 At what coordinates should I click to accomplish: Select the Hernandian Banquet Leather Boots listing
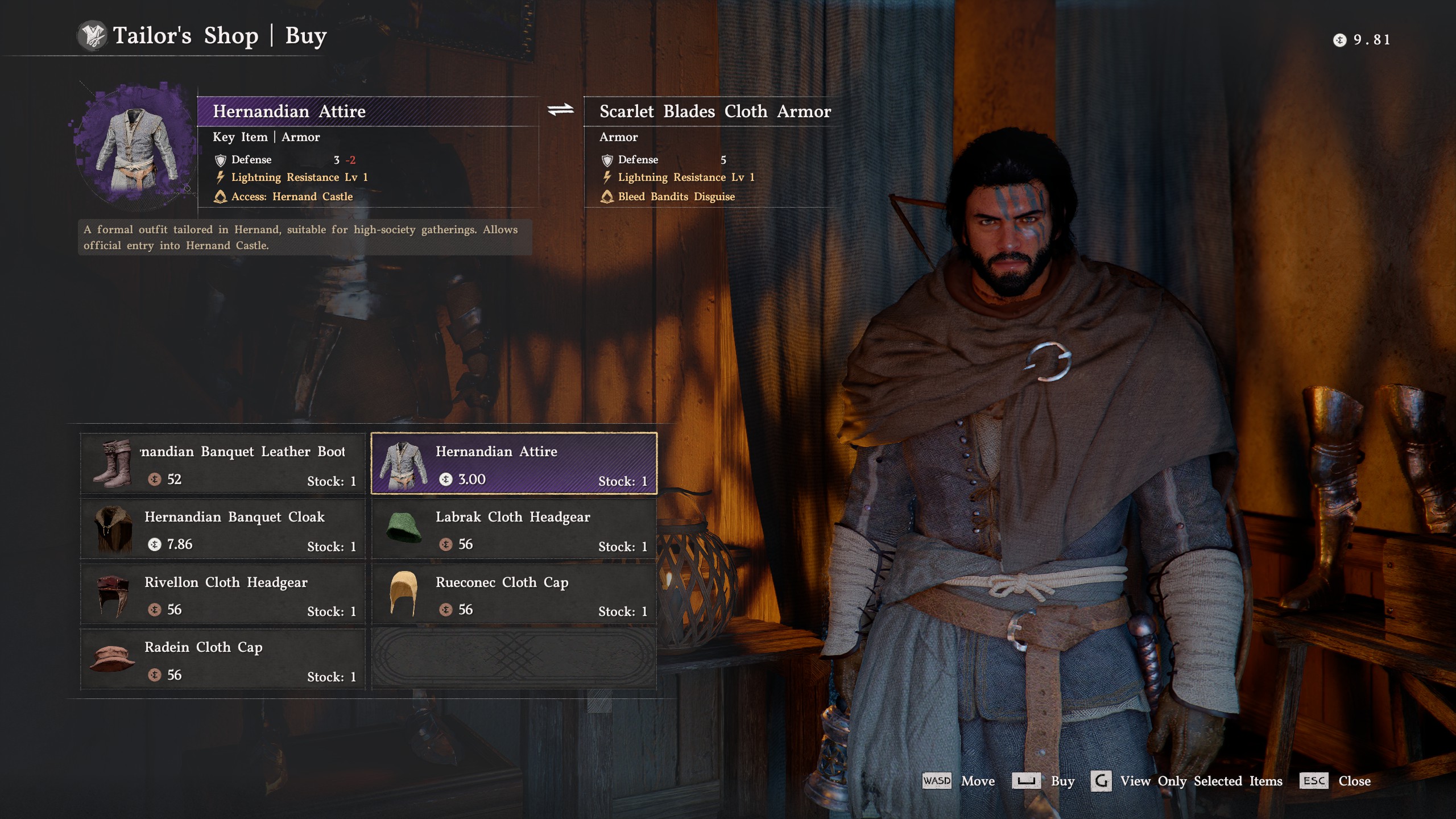click(222, 464)
